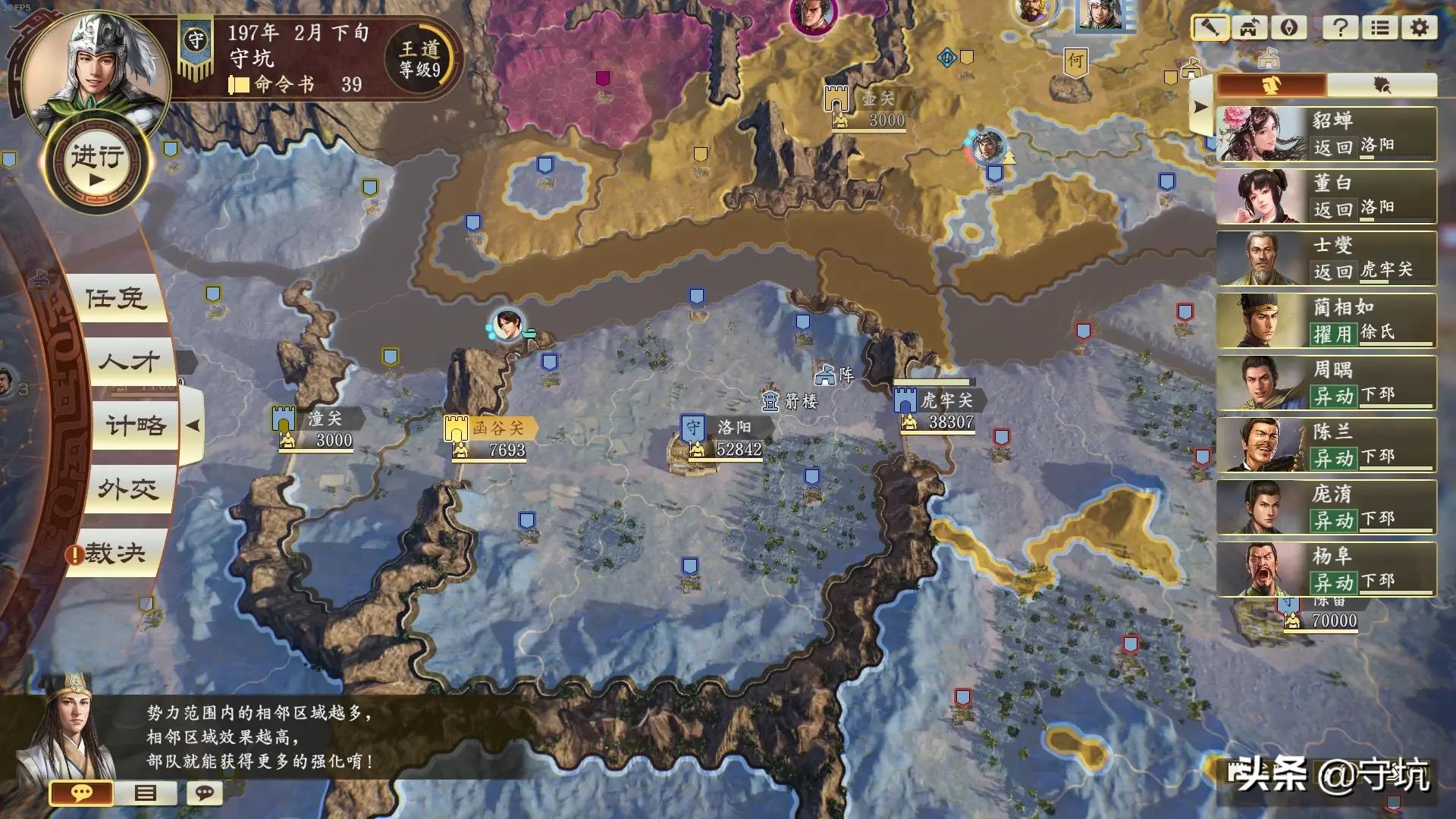Open the gear settings icon

pyautogui.click(x=1419, y=28)
